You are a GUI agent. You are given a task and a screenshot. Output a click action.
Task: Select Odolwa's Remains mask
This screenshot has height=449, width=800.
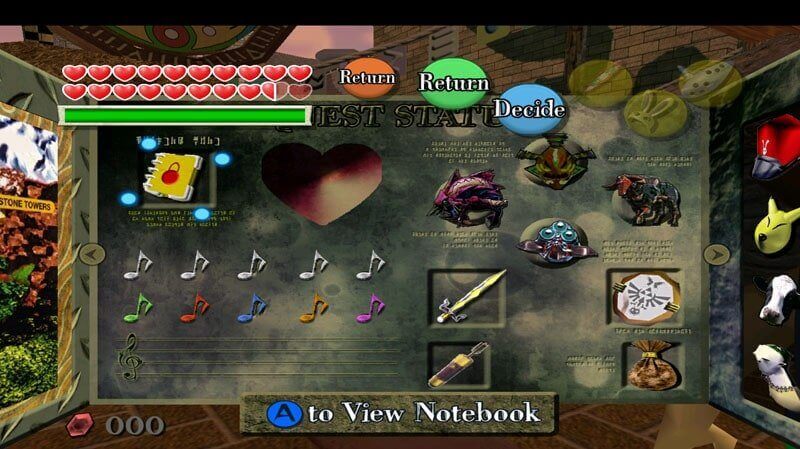546,159
